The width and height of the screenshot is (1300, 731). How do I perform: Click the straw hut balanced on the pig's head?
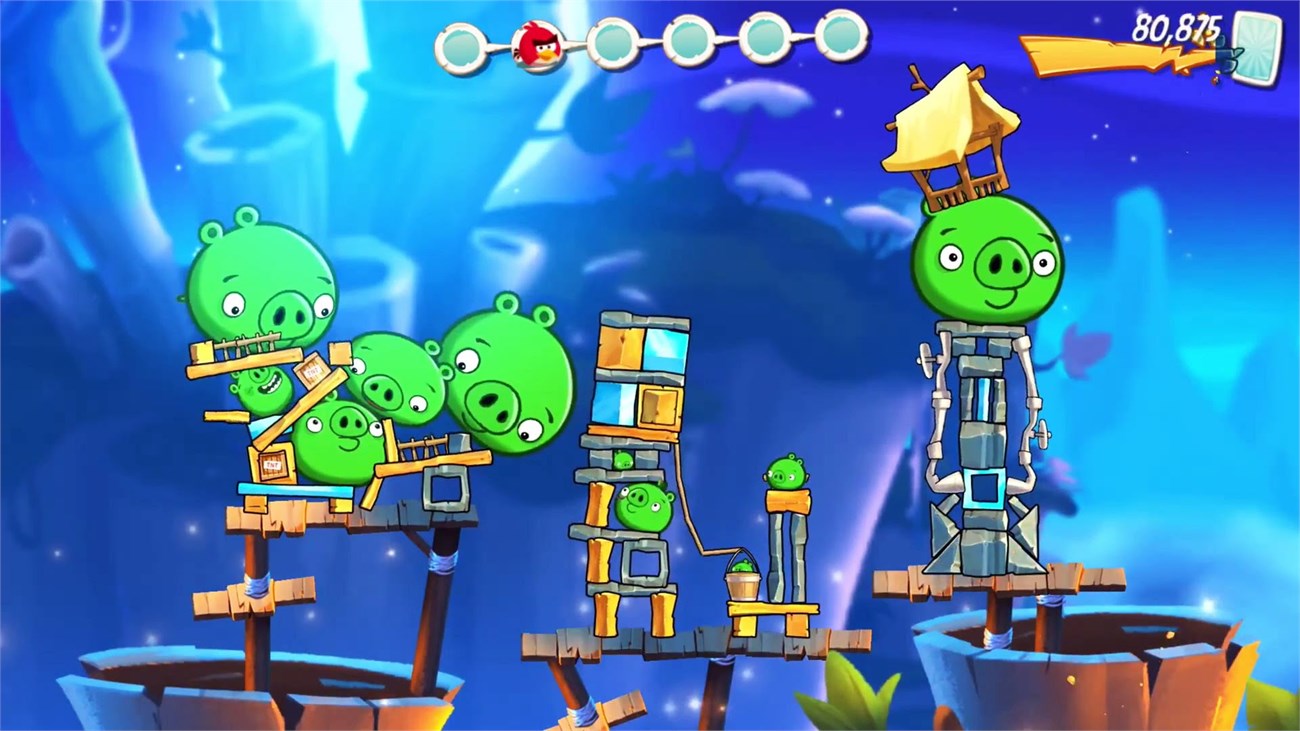tap(950, 130)
